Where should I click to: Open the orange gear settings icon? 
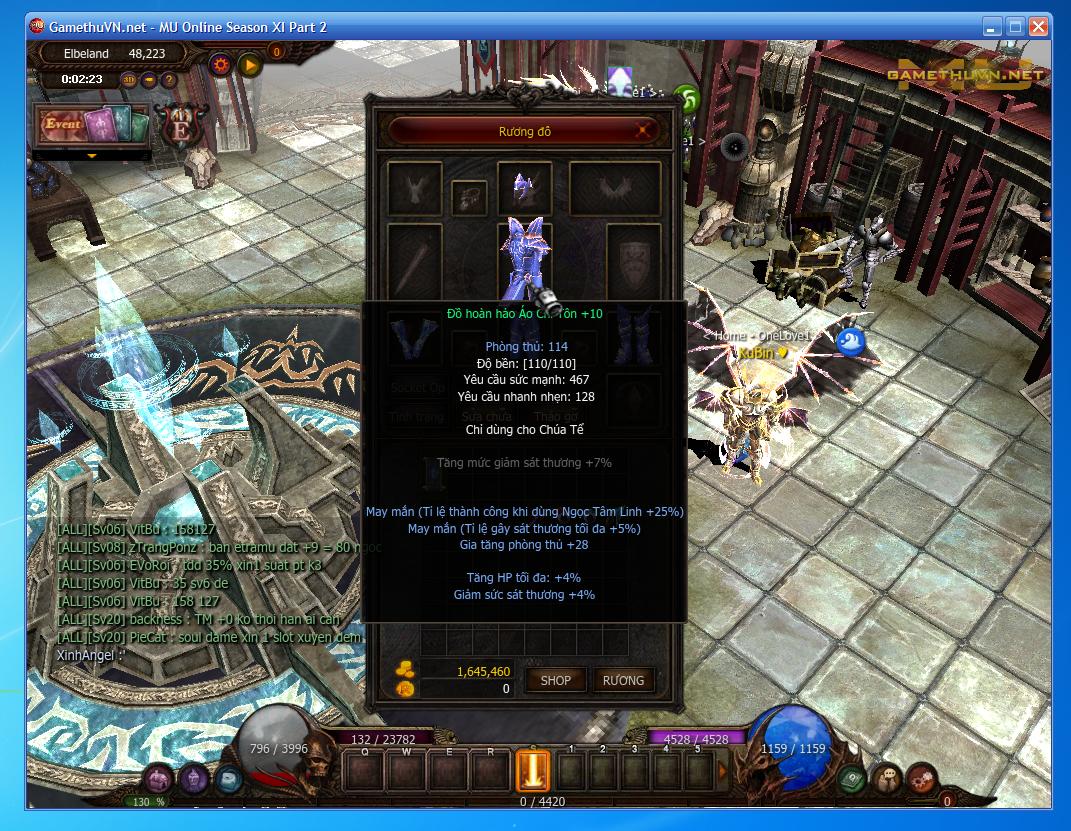point(221,65)
